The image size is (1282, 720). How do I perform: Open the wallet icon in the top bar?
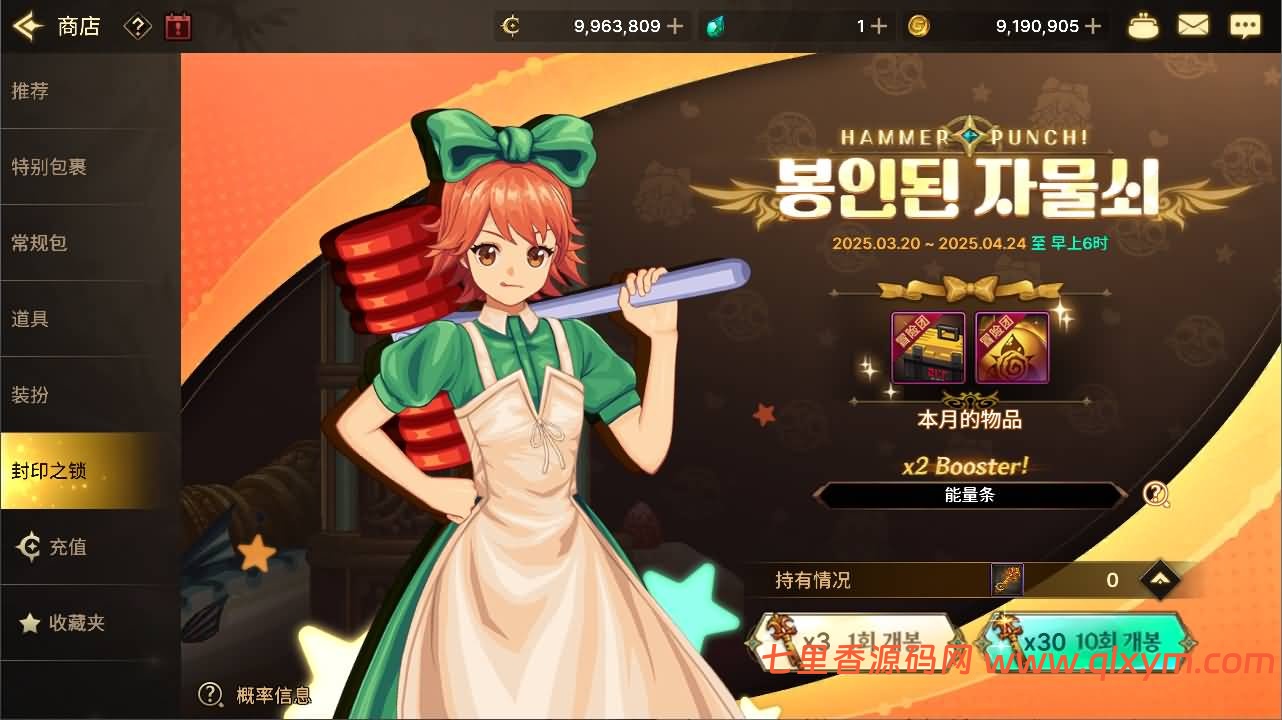pyautogui.click(x=1143, y=25)
